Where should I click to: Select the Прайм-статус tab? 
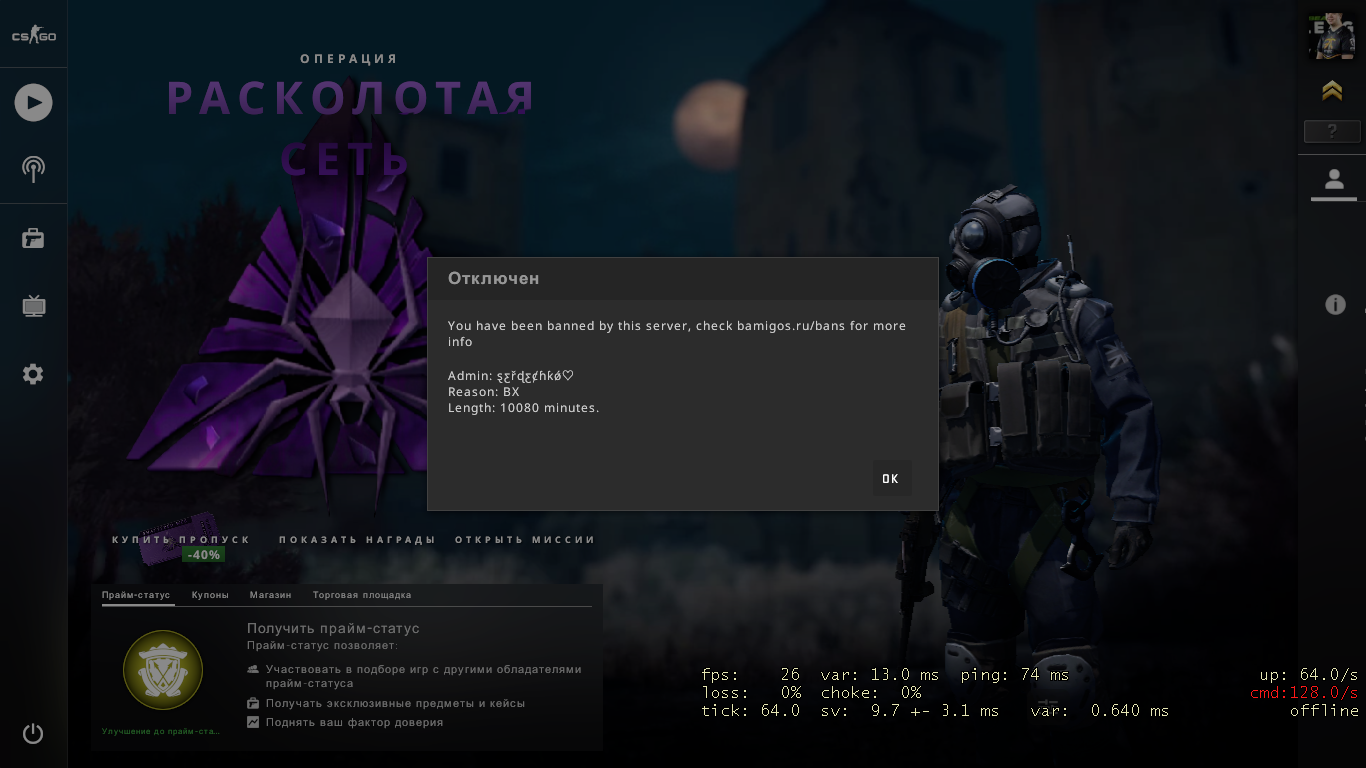point(136,595)
